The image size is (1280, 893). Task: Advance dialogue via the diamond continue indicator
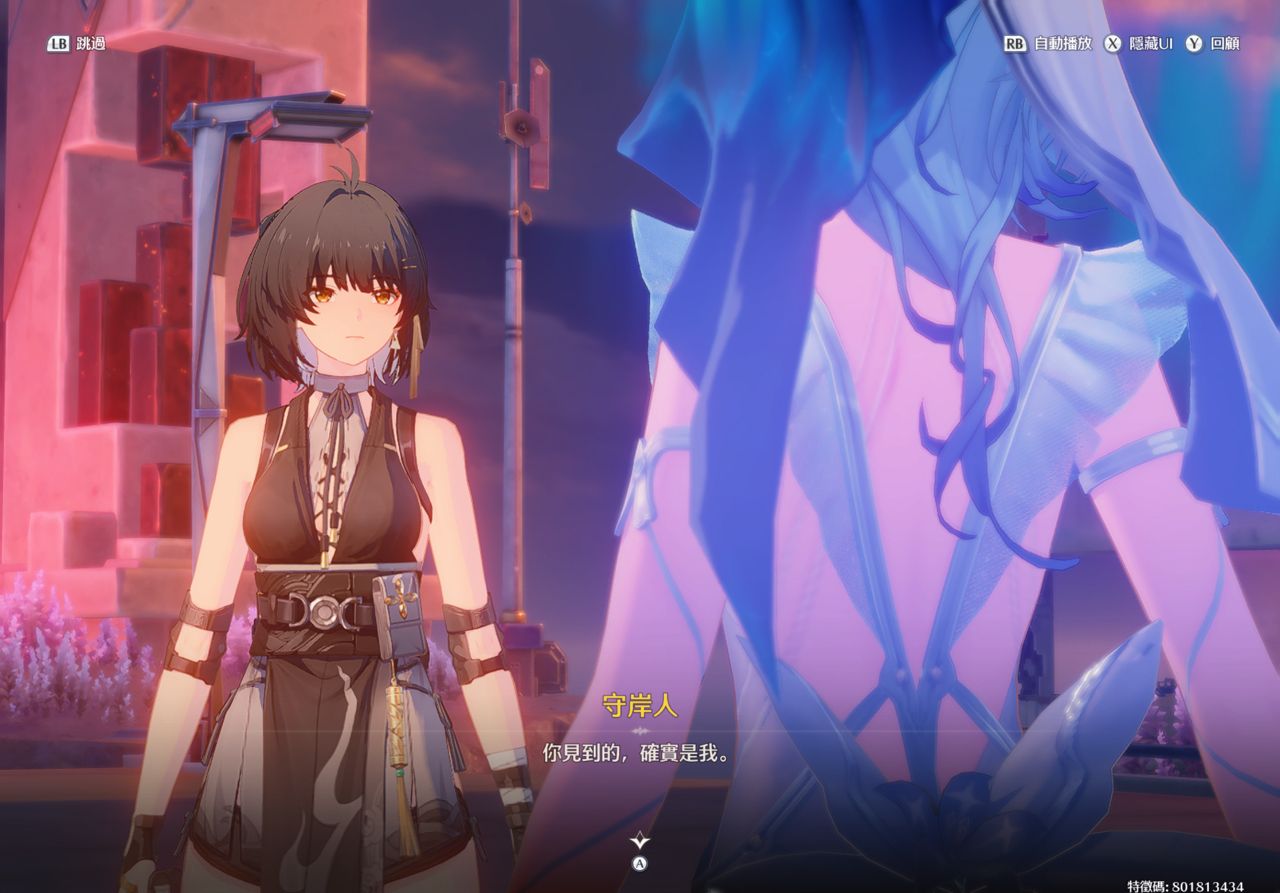pos(640,842)
